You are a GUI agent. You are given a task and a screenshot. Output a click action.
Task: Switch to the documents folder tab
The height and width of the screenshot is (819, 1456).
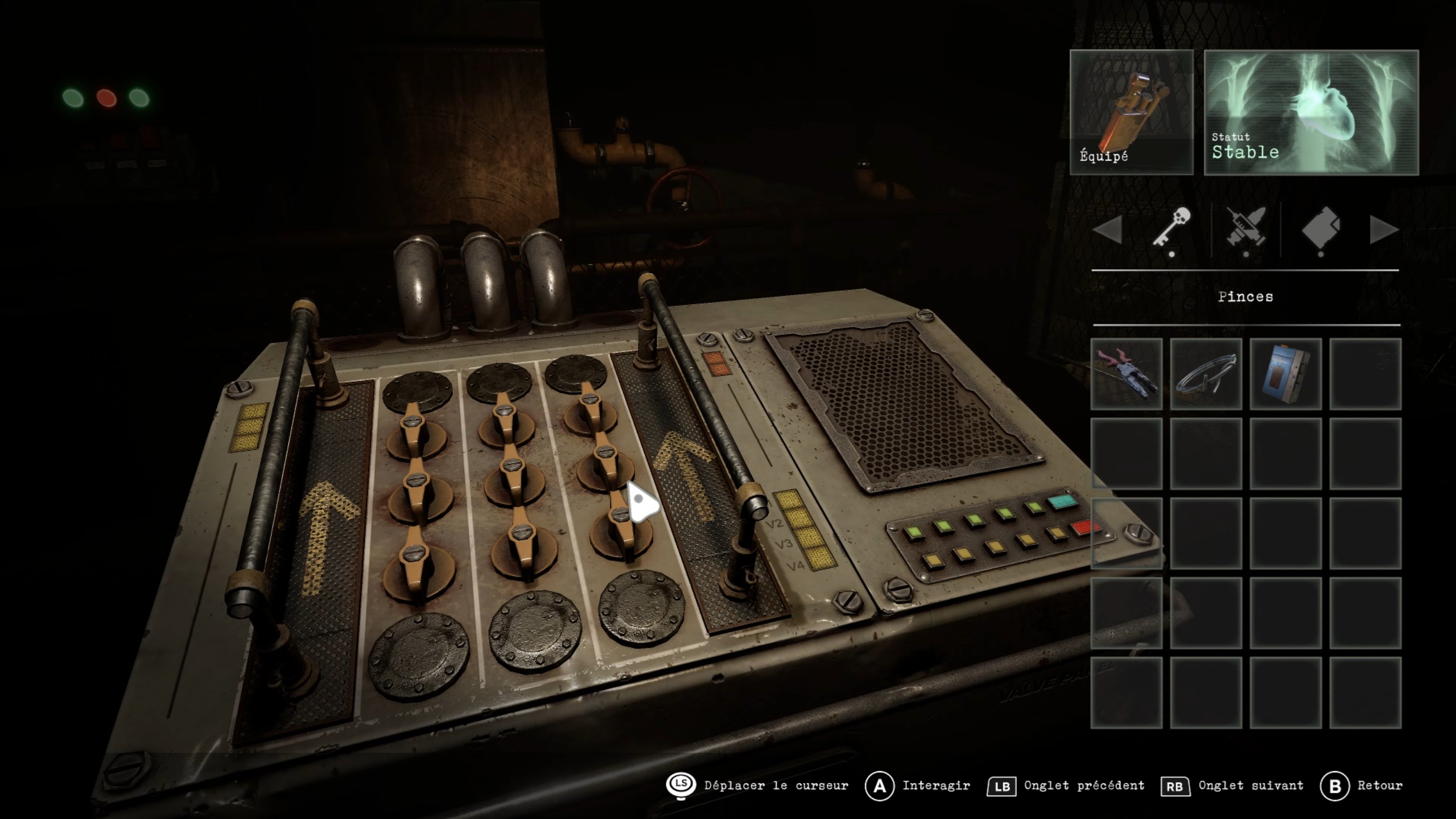click(1321, 229)
